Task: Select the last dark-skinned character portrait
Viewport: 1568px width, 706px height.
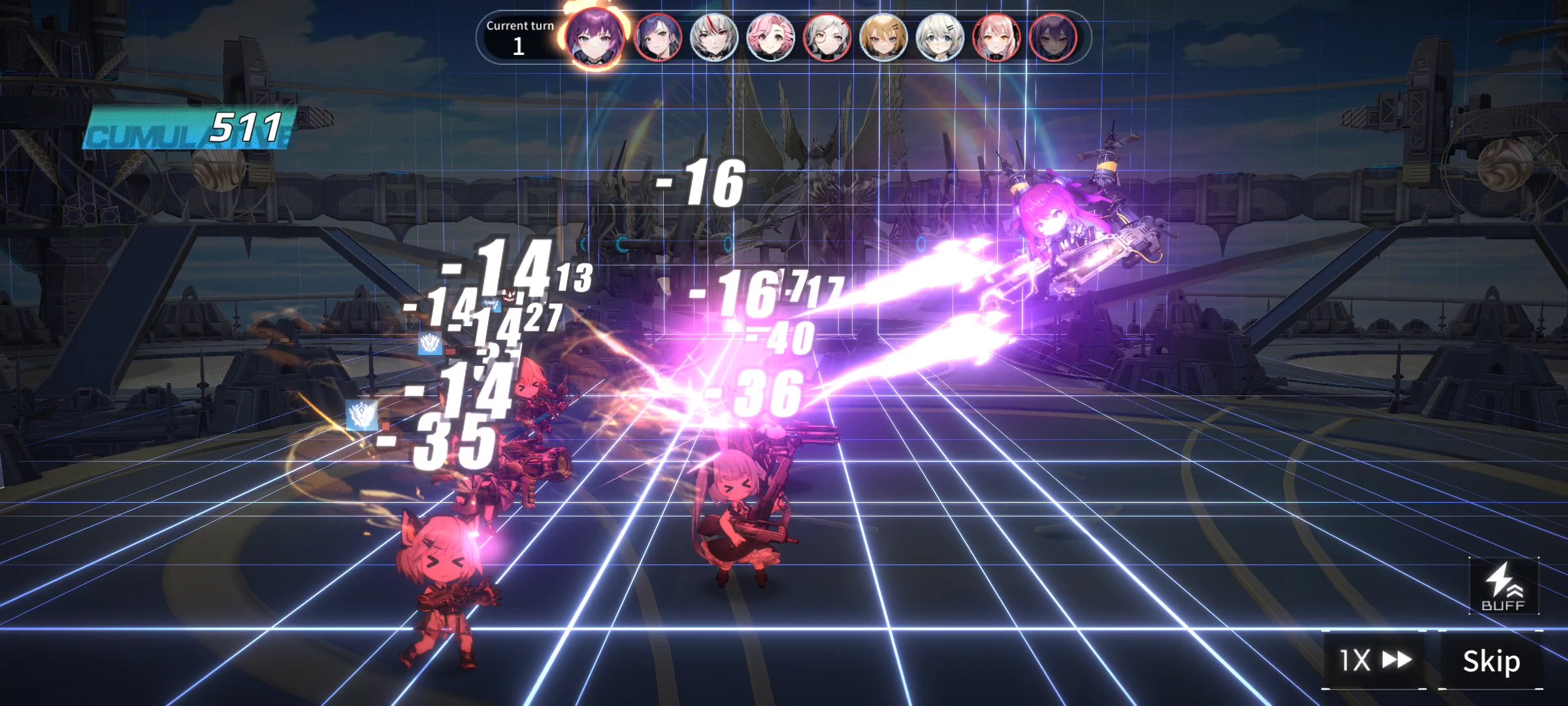Action: (1053, 37)
